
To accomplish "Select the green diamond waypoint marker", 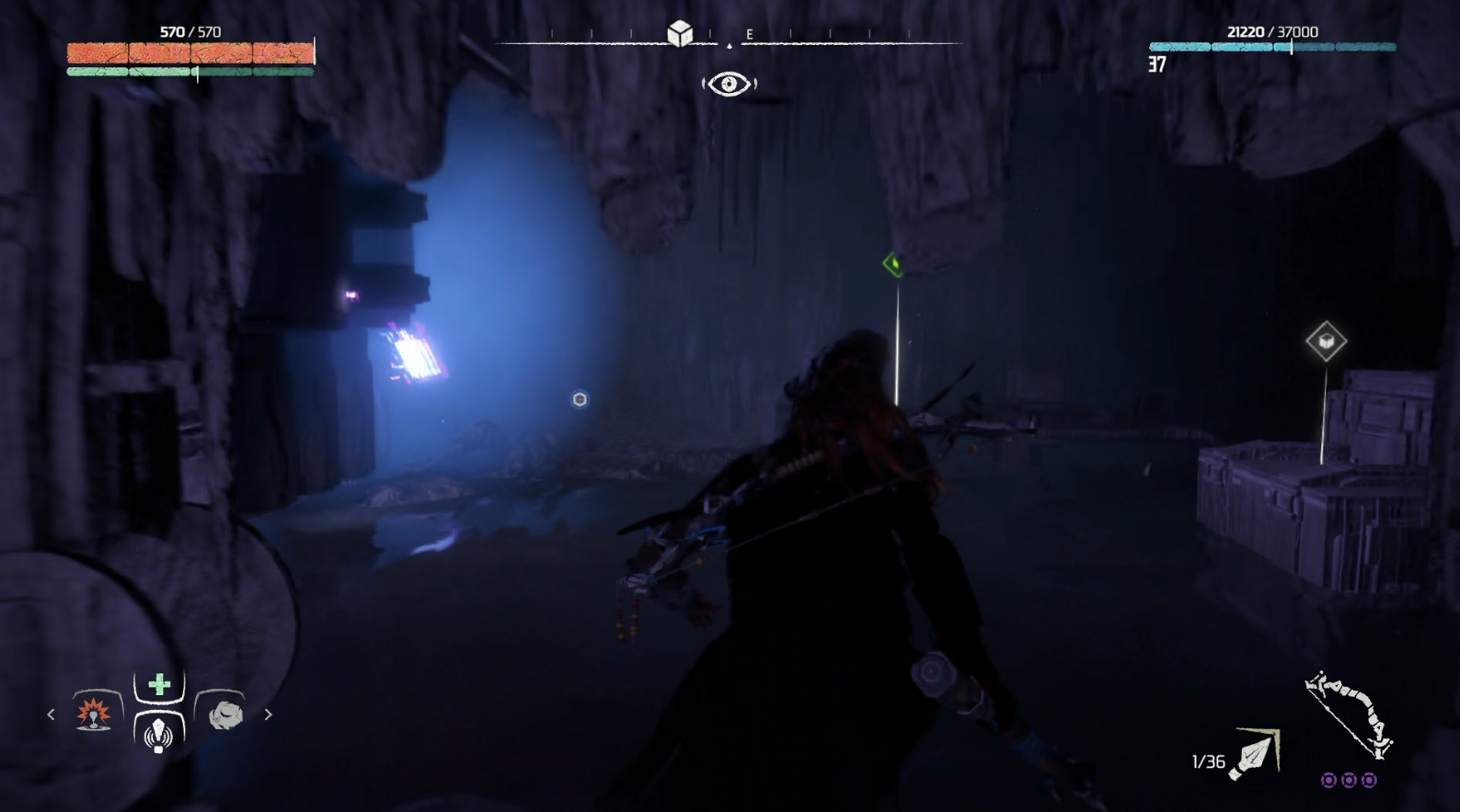I will pos(892,265).
